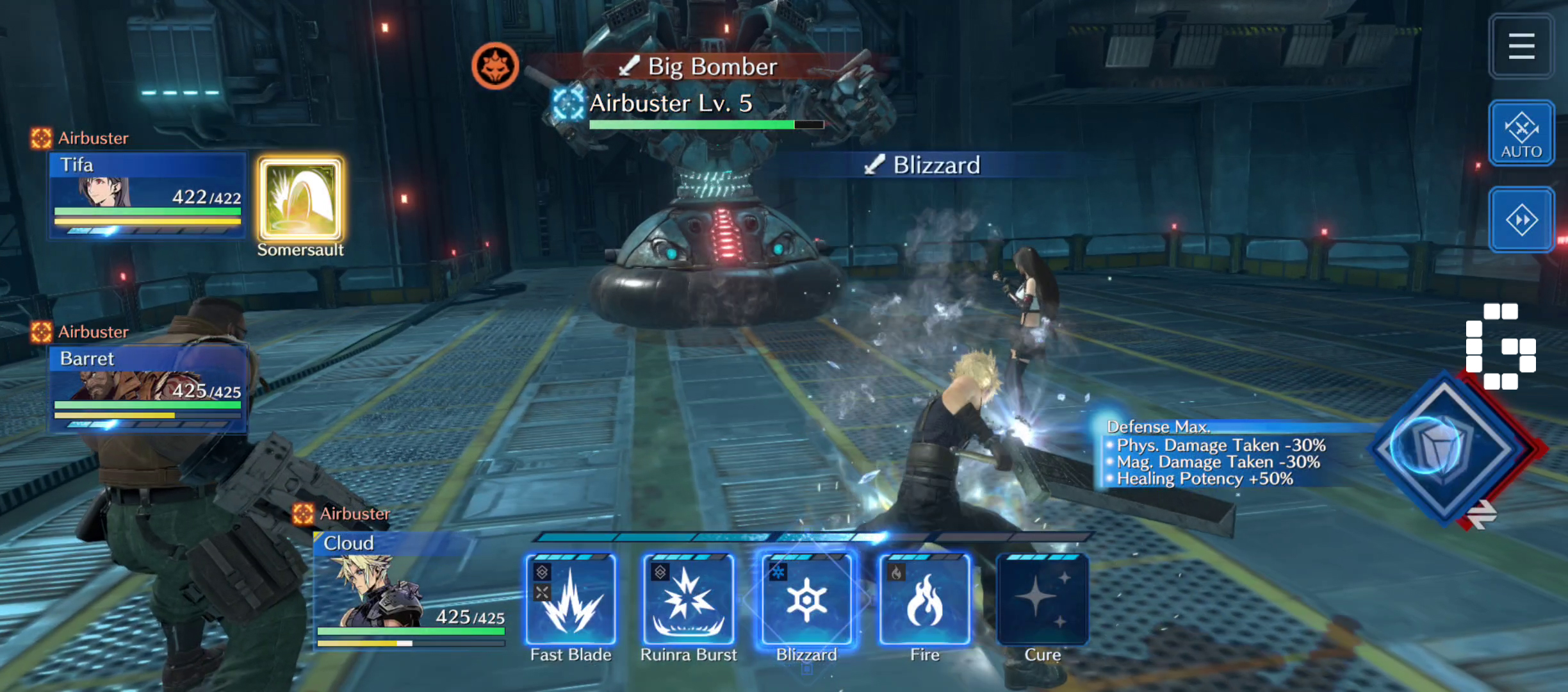Open the hamburger menu top right

1521,46
